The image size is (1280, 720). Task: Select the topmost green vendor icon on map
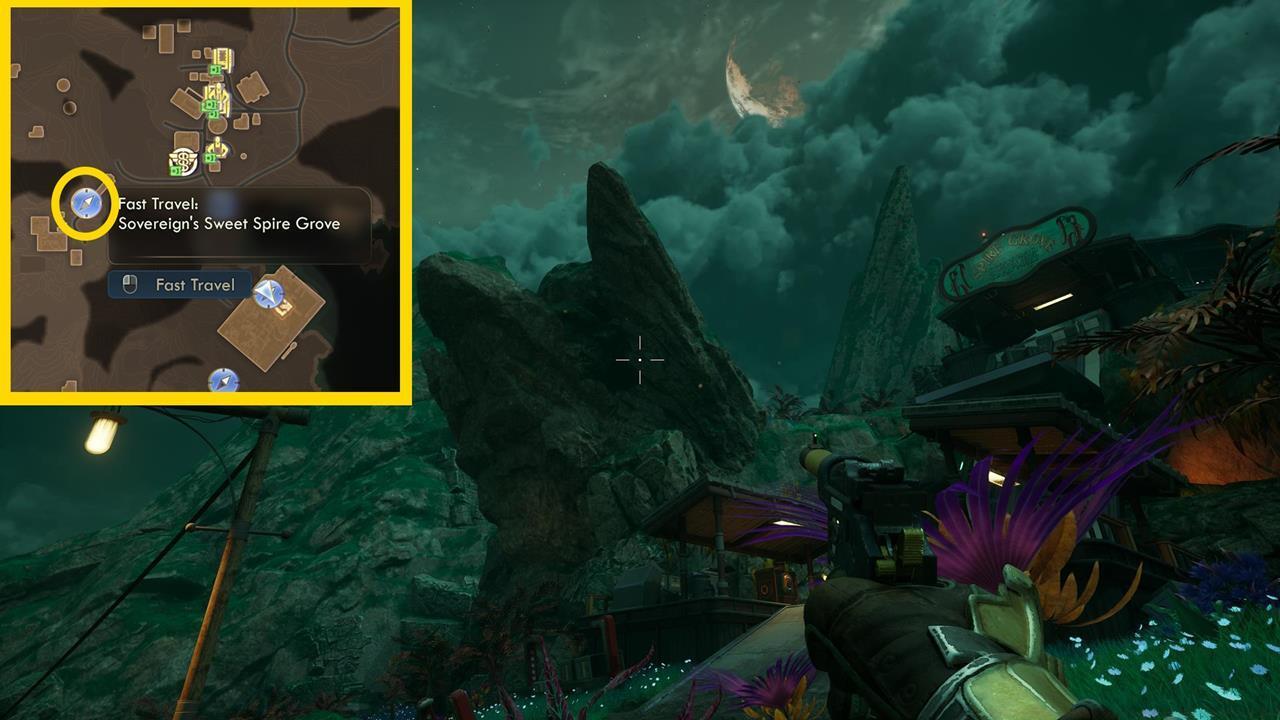click(x=214, y=68)
